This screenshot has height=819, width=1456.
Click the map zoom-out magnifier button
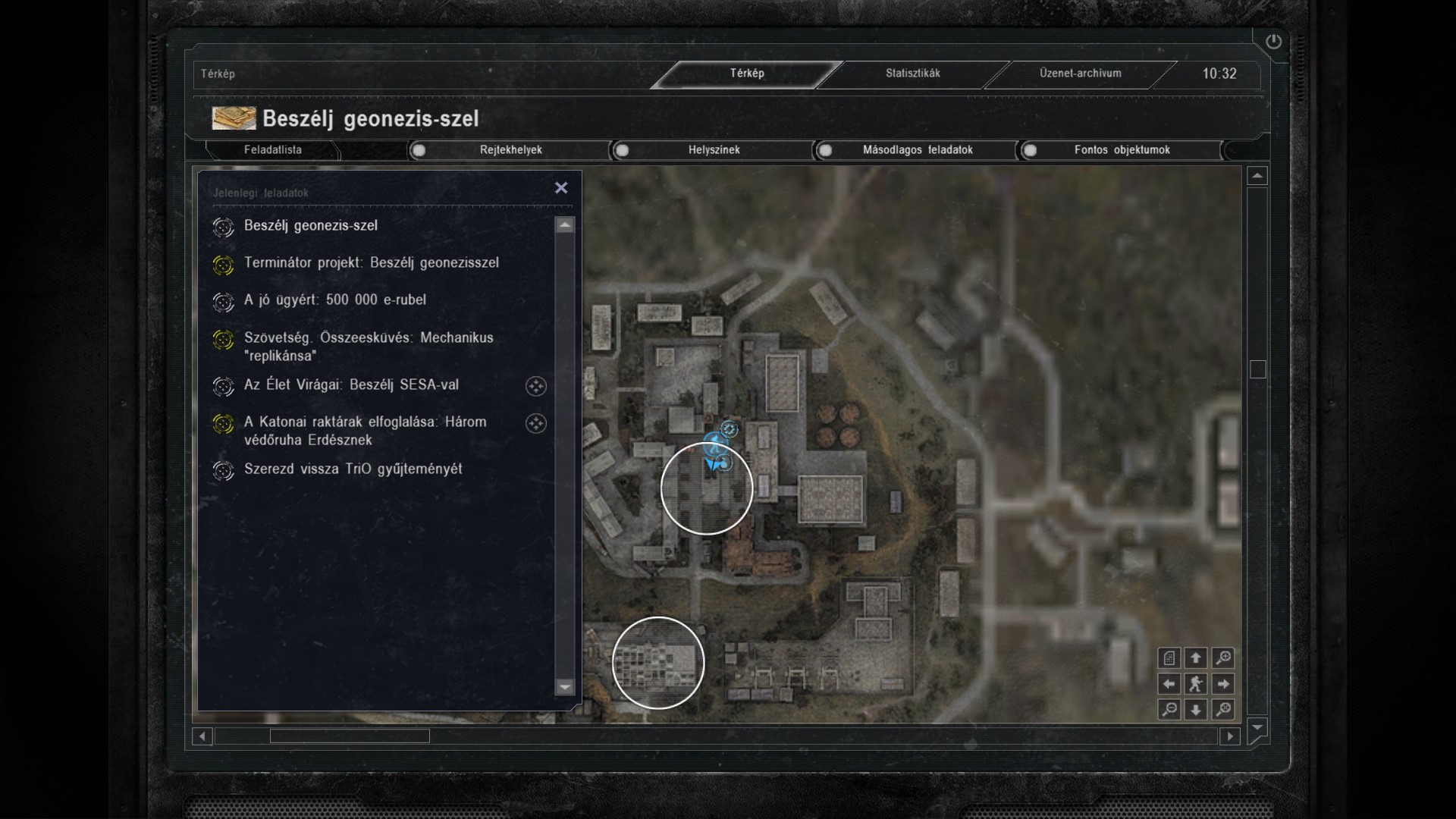pyautogui.click(x=1169, y=710)
